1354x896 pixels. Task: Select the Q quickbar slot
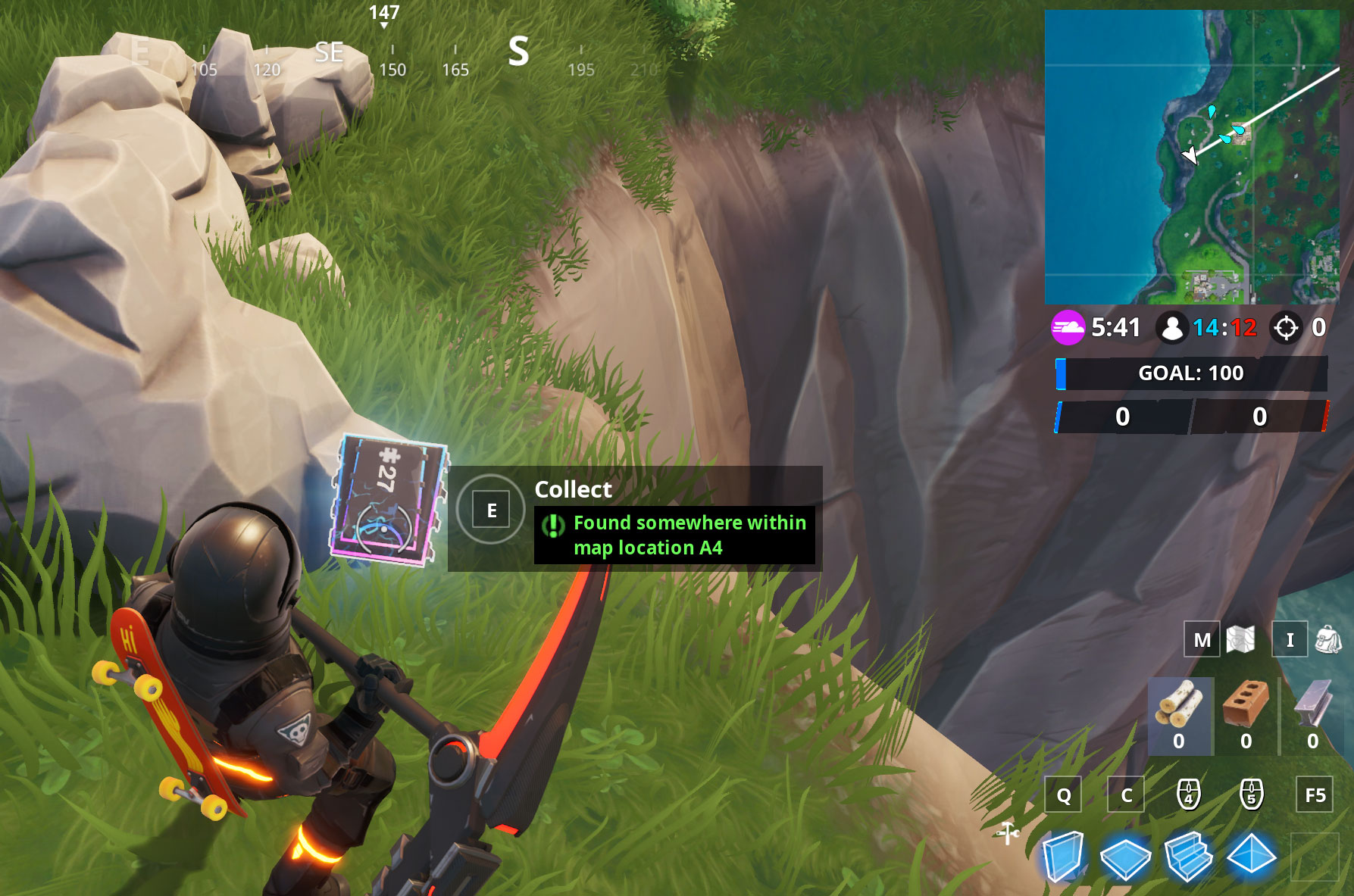pyautogui.click(x=1064, y=796)
